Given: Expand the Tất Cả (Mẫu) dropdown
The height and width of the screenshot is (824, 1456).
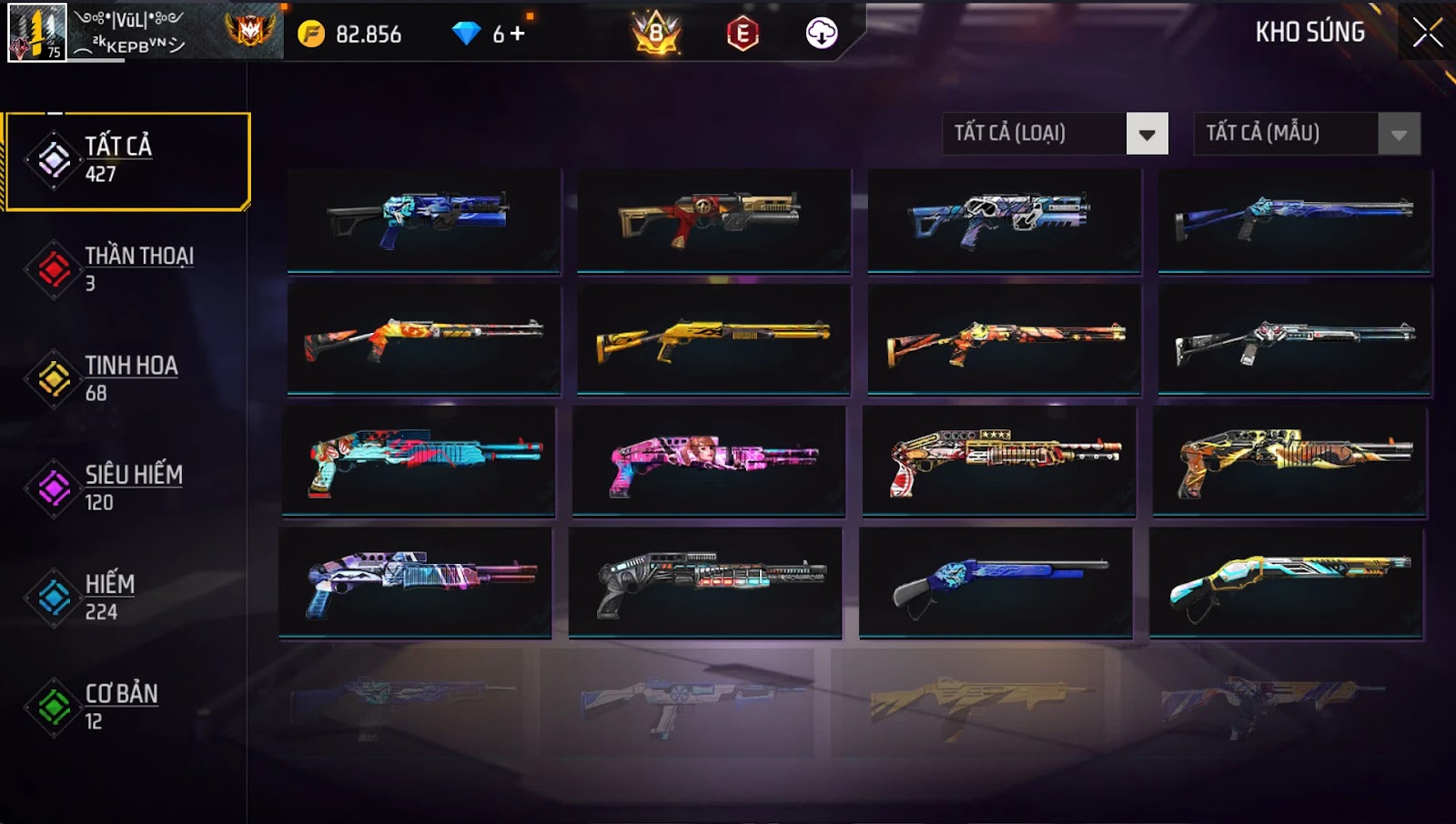Looking at the screenshot, I should 1399,135.
